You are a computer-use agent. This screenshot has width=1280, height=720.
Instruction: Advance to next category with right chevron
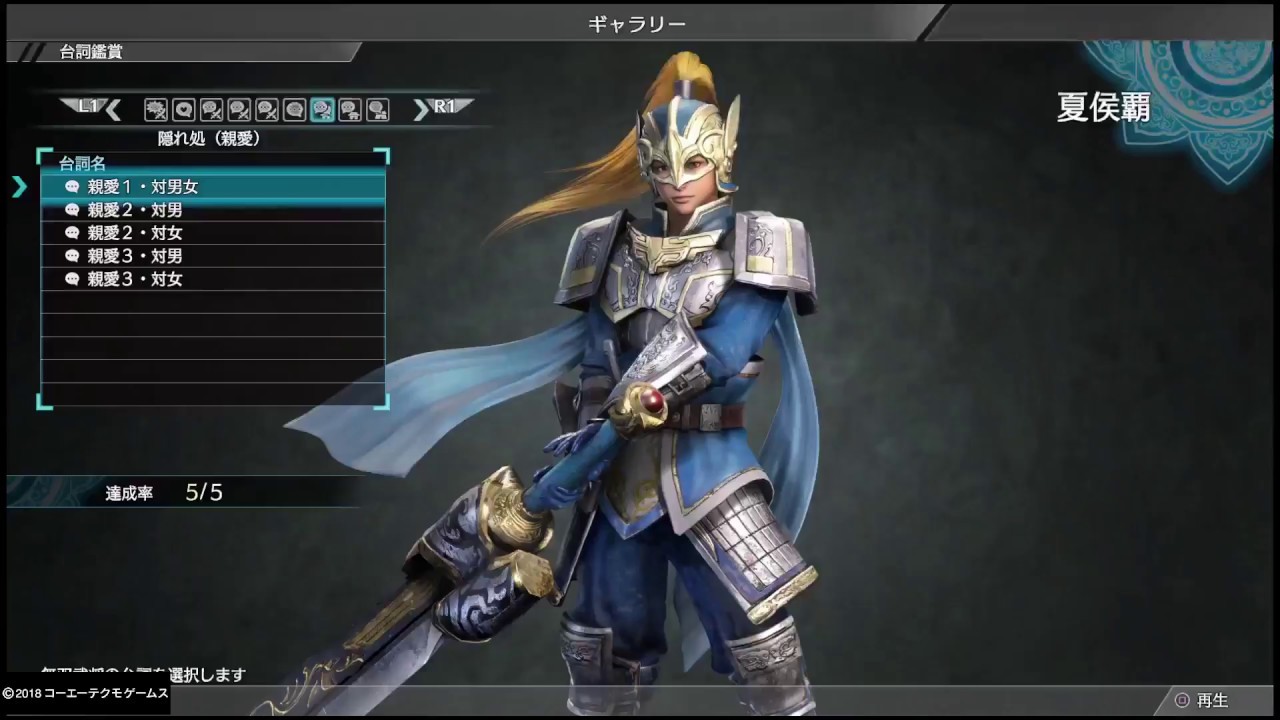[421, 109]
